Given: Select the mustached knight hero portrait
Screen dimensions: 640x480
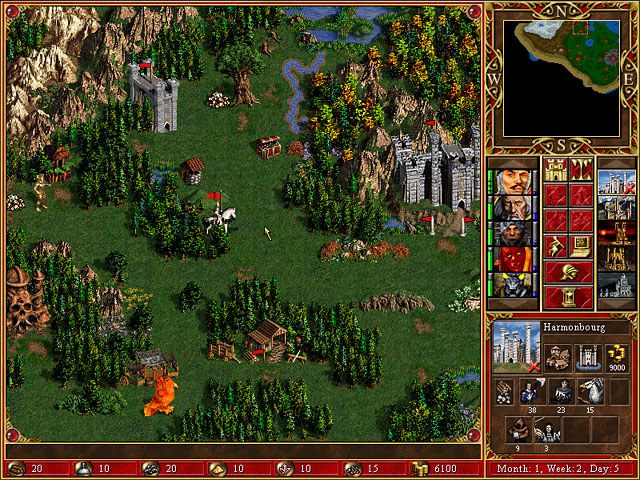Looking at the screenshot, I should pos(516,182).
